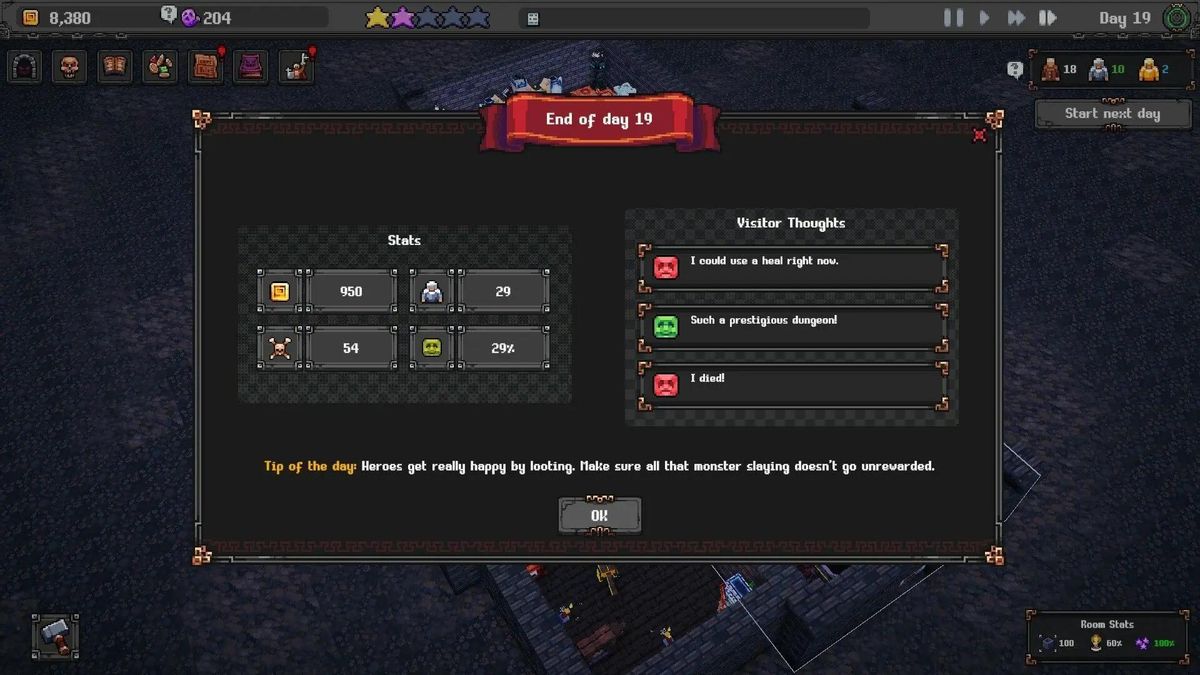The height and width of the screenshot is (675, 1200).
Task: Open the purple chest toolbar menu
Action: click(x=251, y=67)
